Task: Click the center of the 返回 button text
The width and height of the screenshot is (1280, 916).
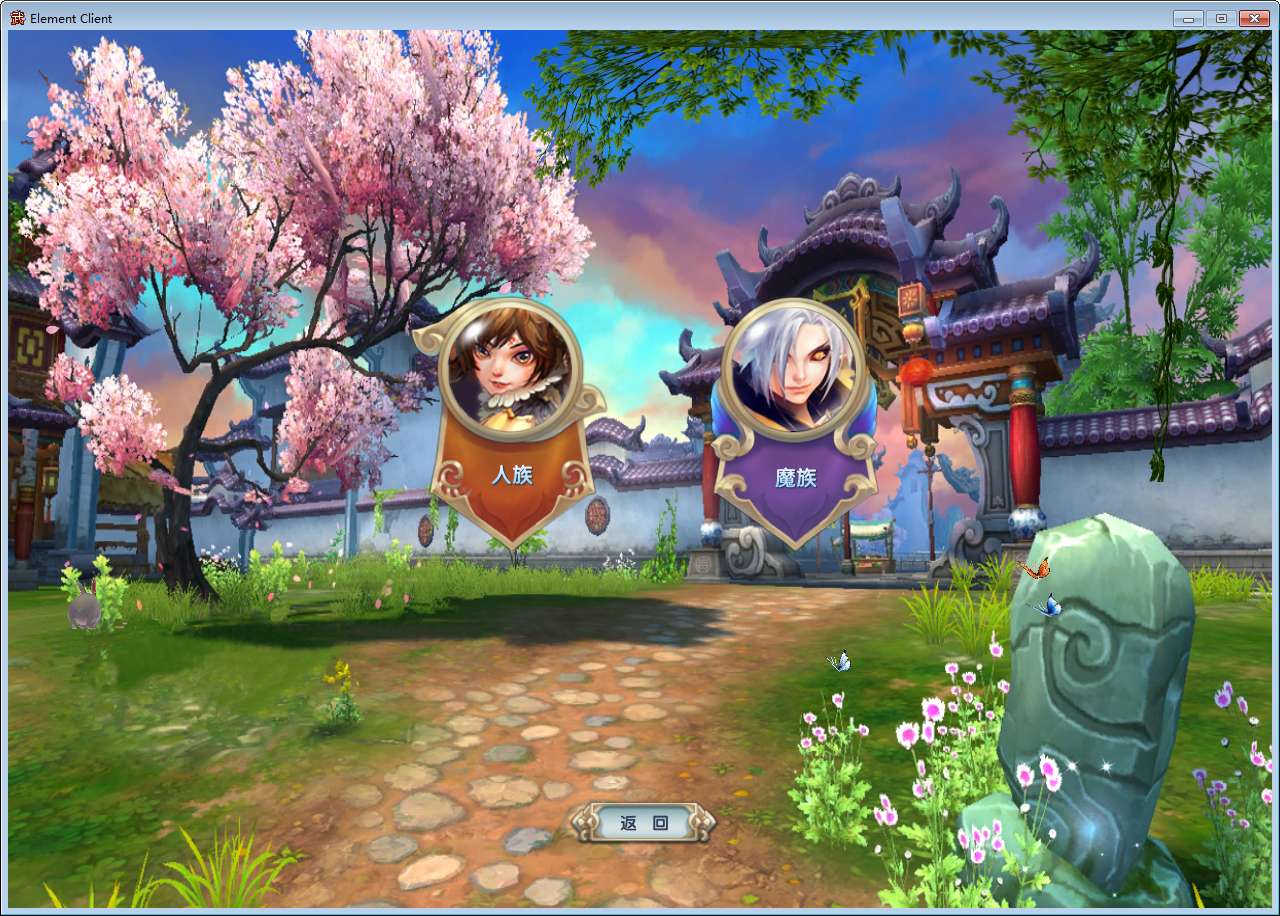Action: coord(641,823)
